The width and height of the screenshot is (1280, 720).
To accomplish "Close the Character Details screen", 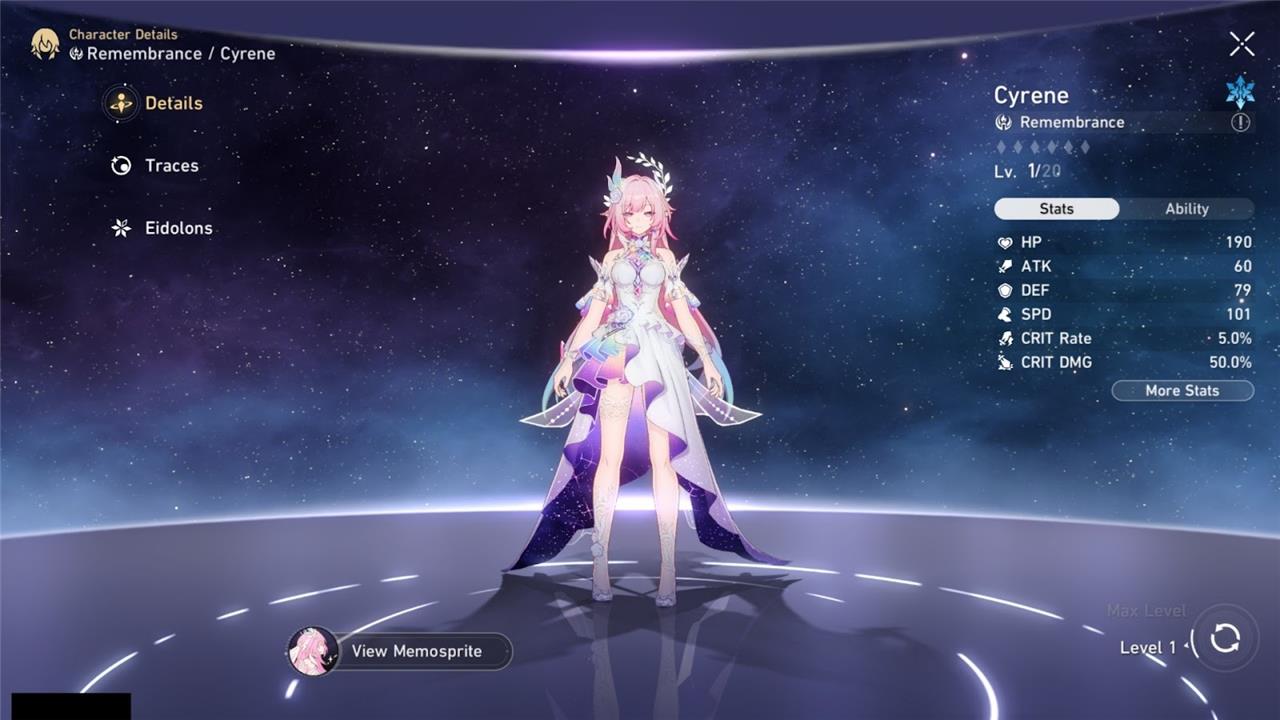I will pyautogui.click(x=1241, y=44).
